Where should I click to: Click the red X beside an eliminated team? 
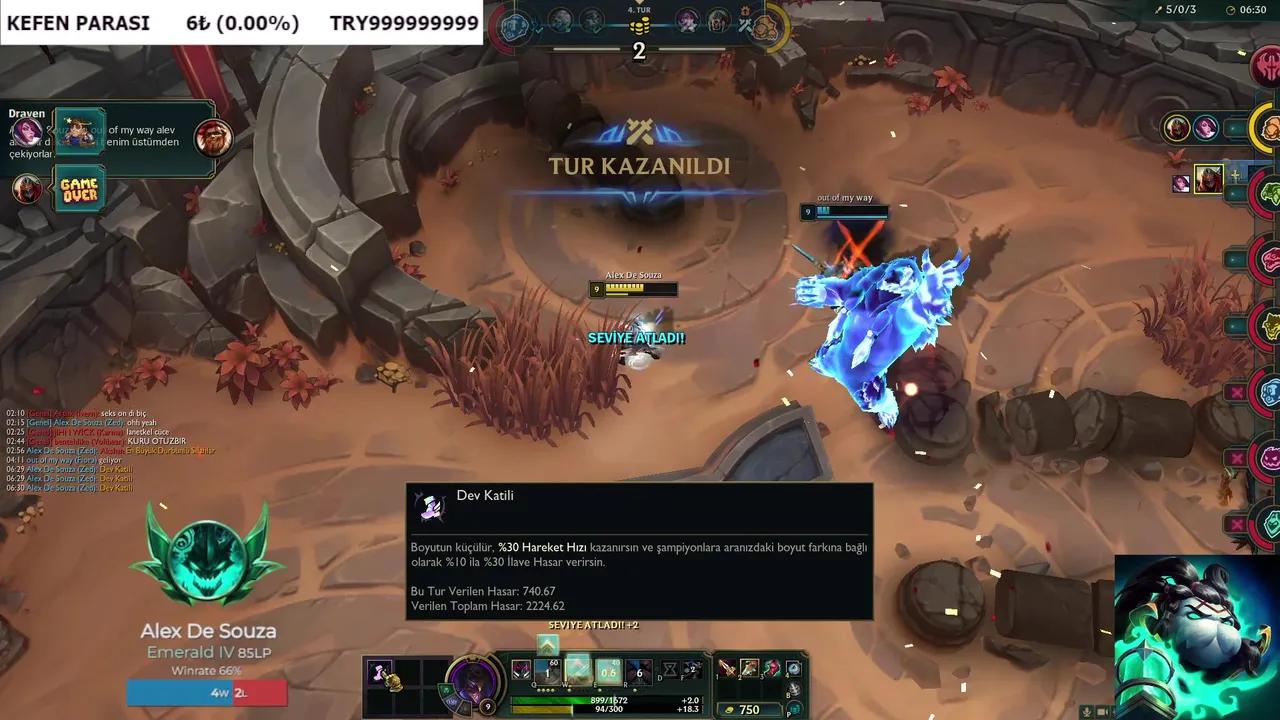coord(1238,392)
